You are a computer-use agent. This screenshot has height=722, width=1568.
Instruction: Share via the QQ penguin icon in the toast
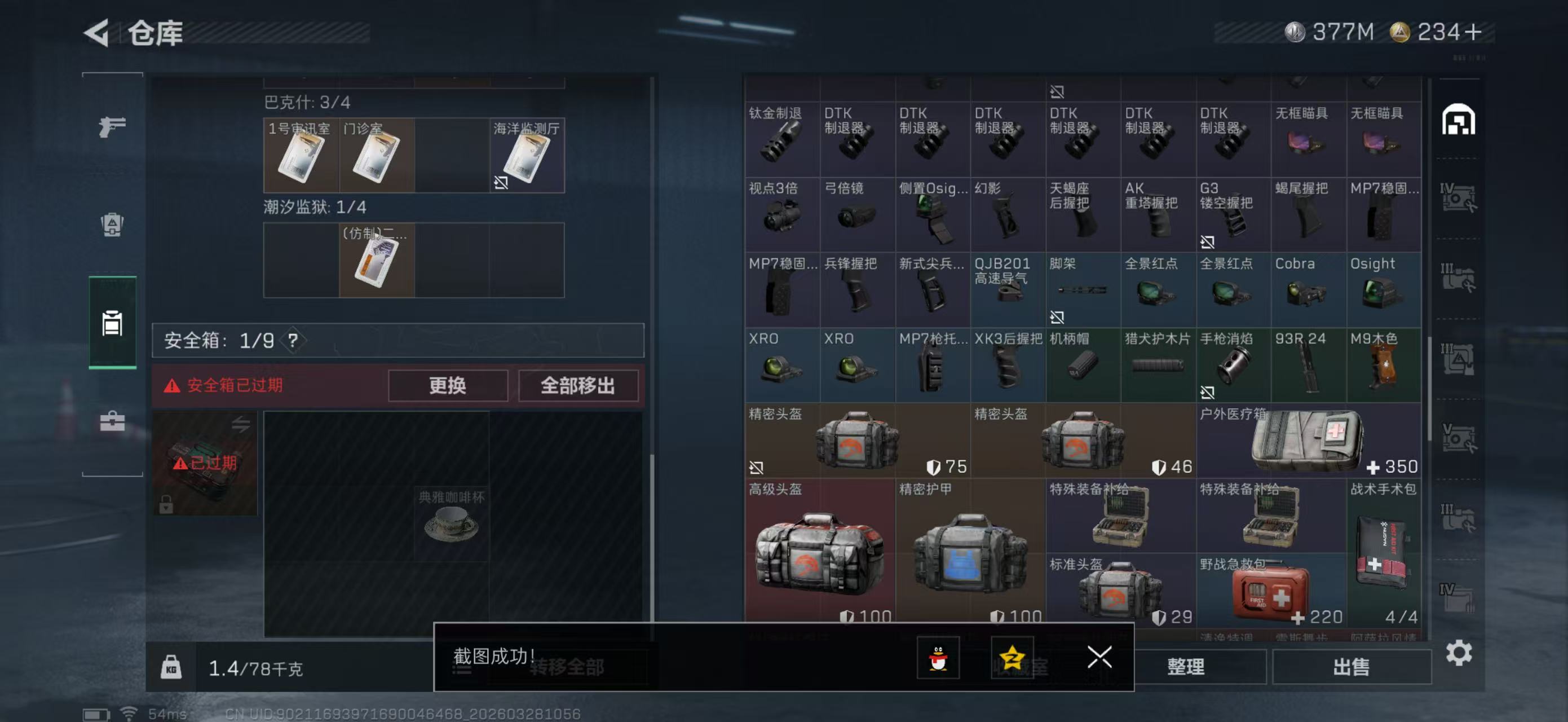click(938, 659)
